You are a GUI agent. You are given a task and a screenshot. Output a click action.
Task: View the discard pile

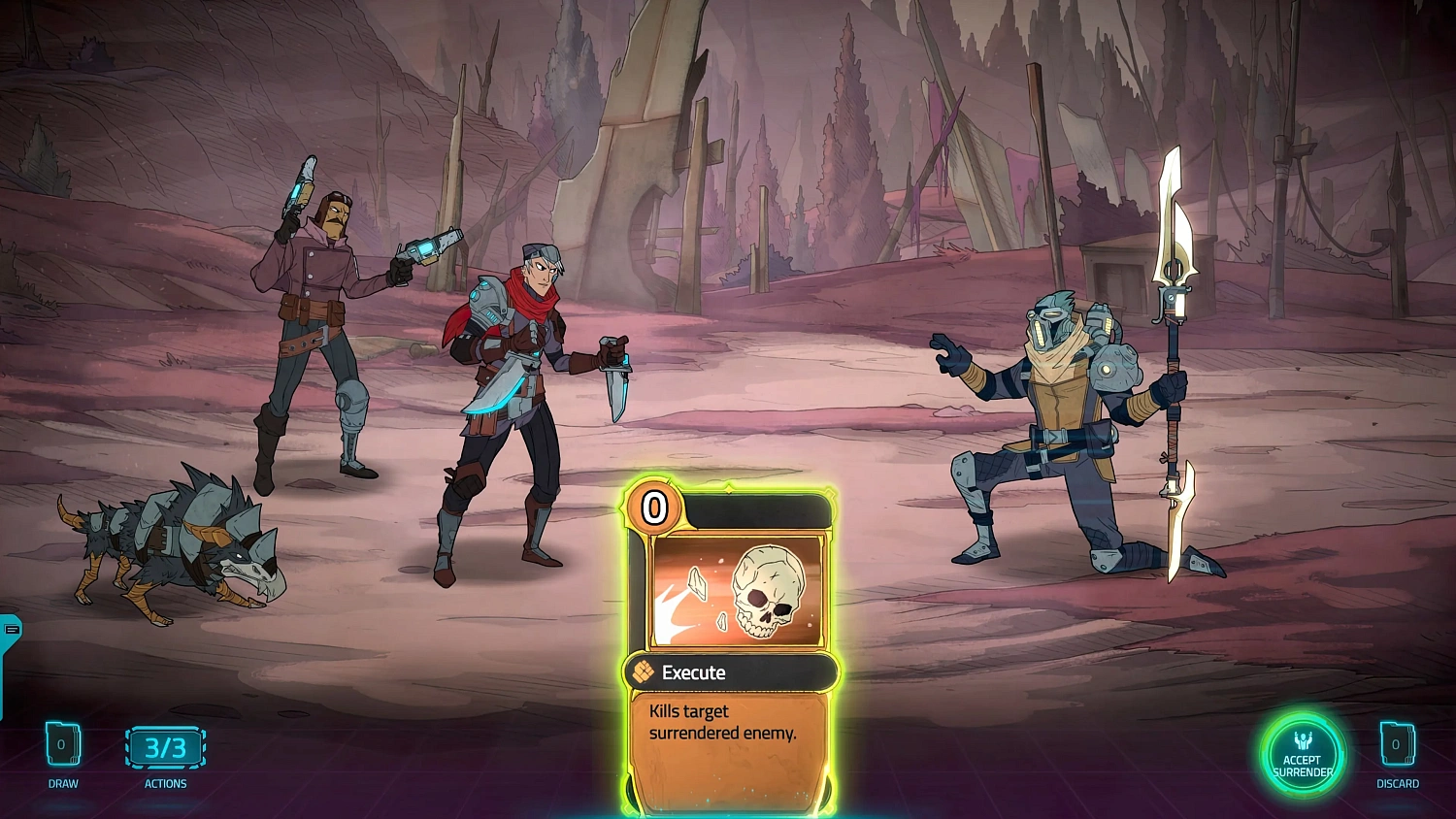click(x=1397, y=745)
